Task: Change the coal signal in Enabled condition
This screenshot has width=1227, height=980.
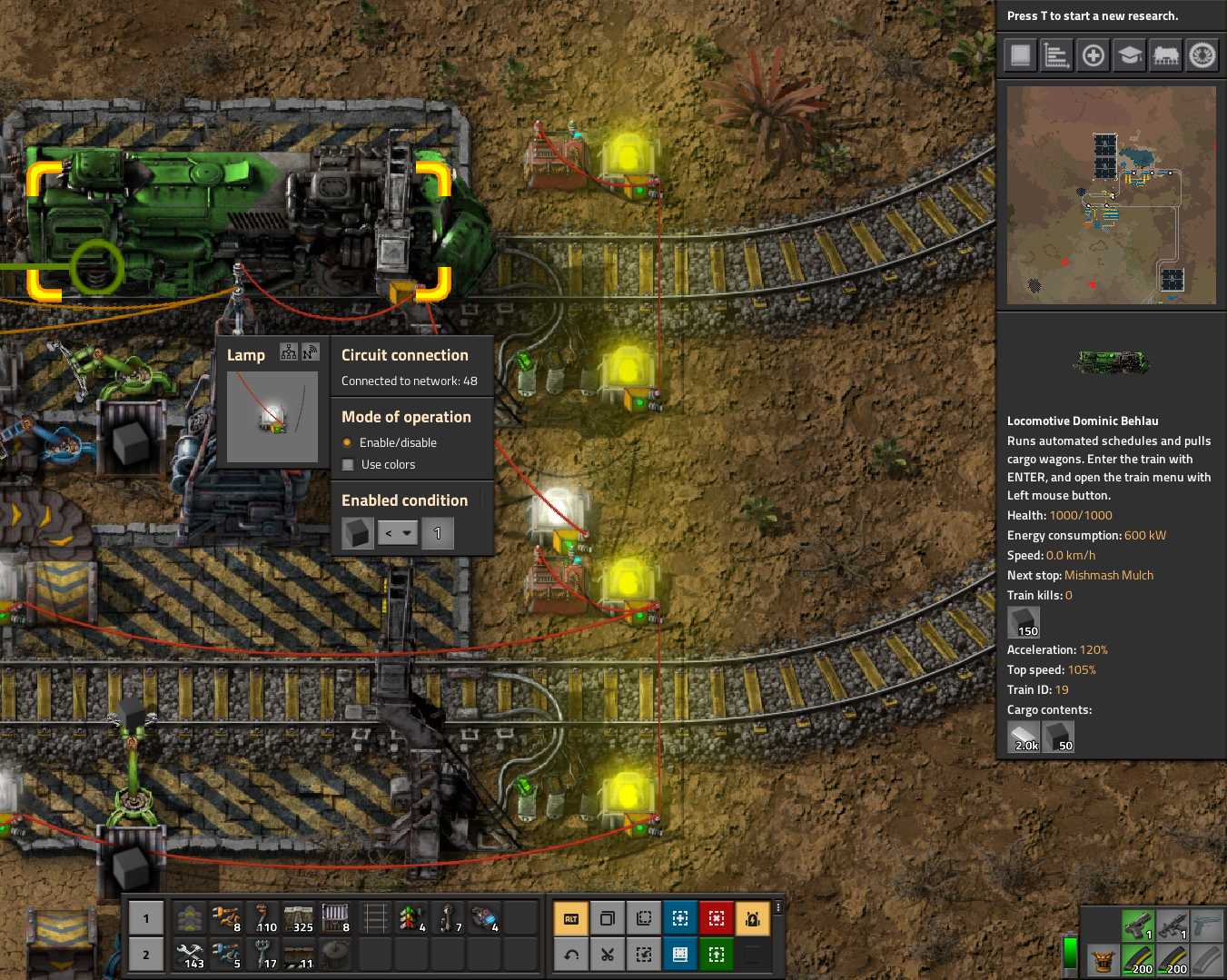Action: 358,533
